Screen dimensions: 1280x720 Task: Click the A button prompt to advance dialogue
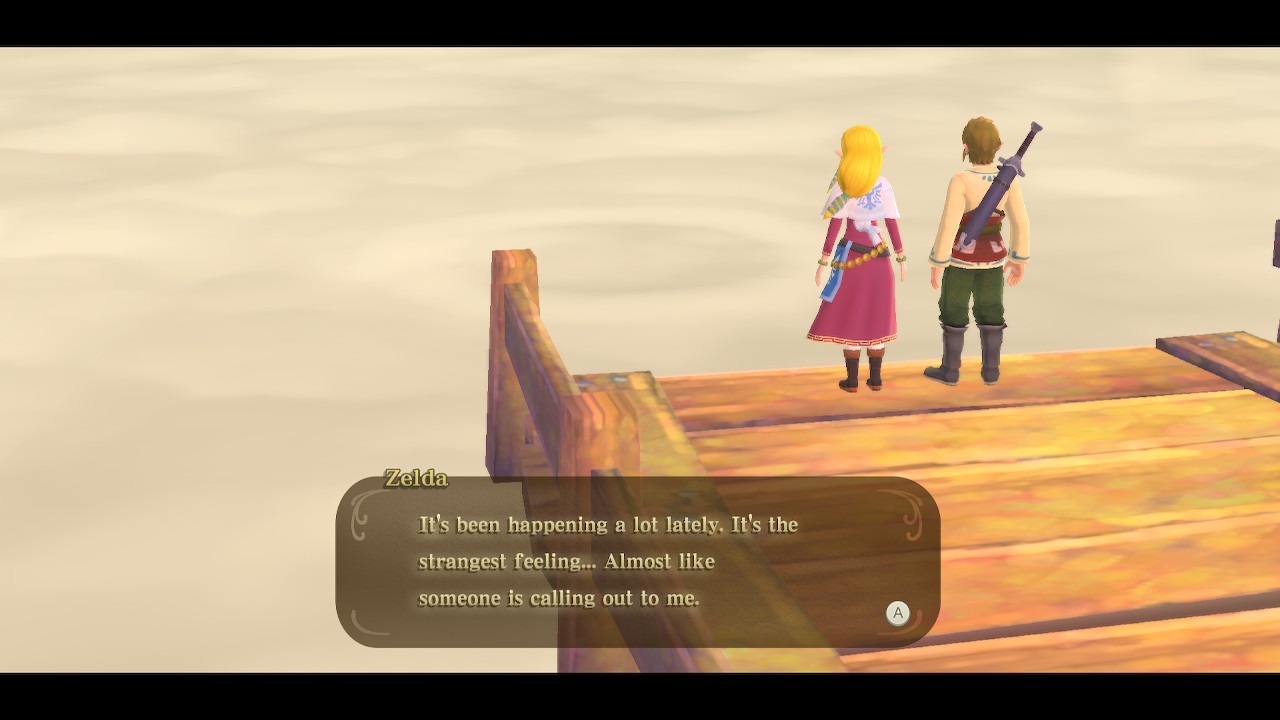(897, 614)
